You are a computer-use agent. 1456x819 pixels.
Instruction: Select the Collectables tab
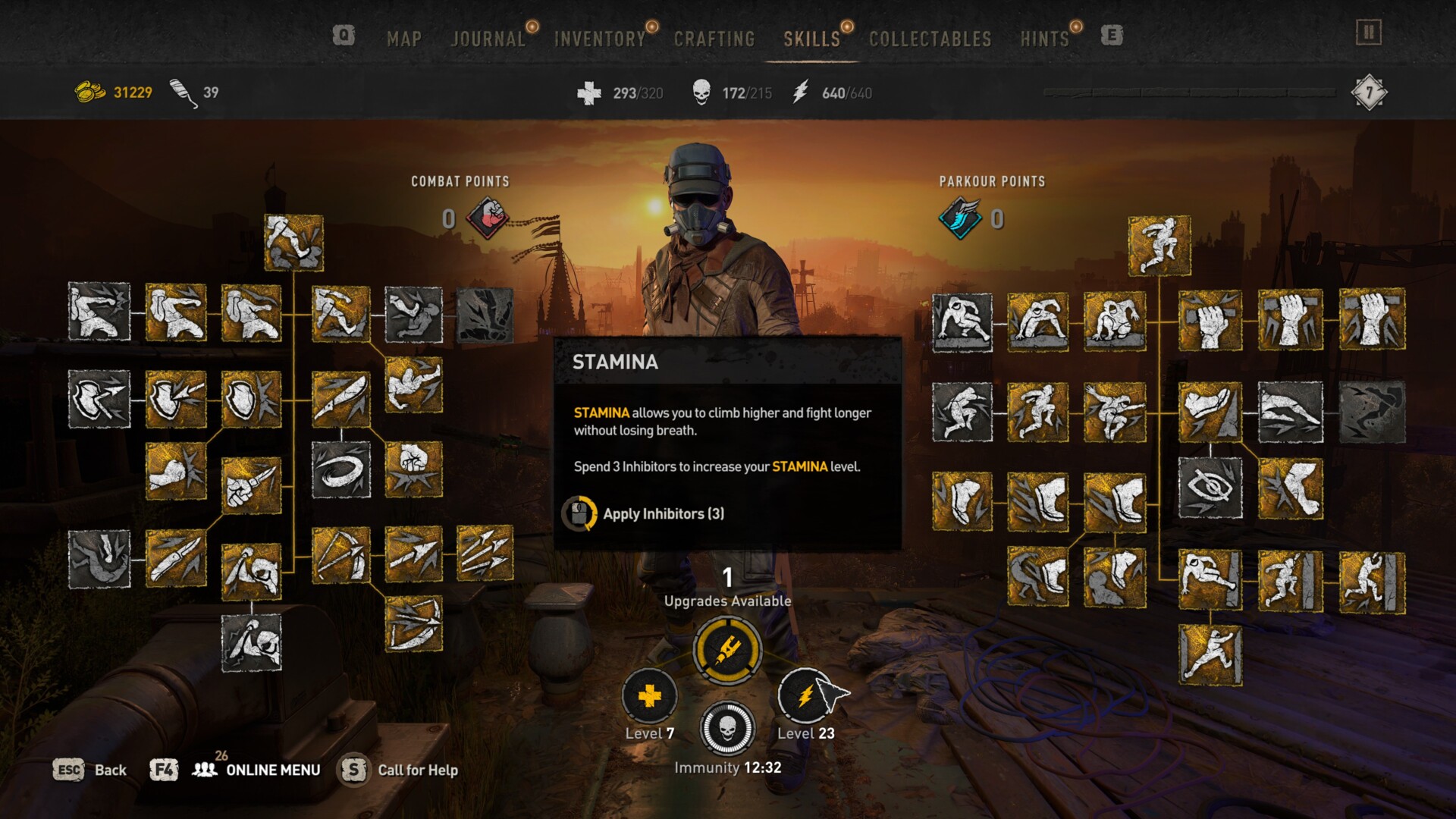point(930,39)
